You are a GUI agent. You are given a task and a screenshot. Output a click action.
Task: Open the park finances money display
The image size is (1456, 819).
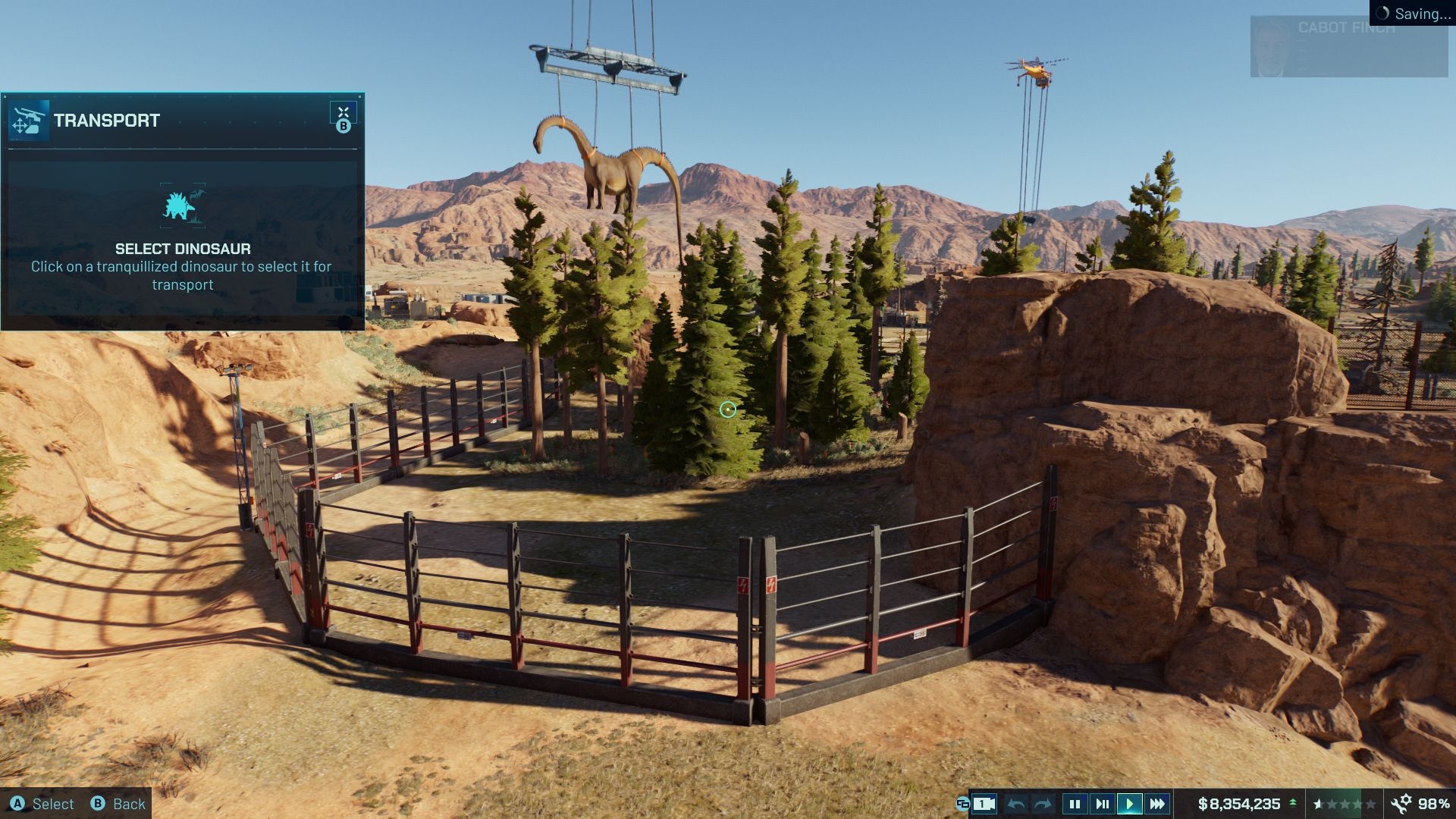click(x=1239, y=804)
